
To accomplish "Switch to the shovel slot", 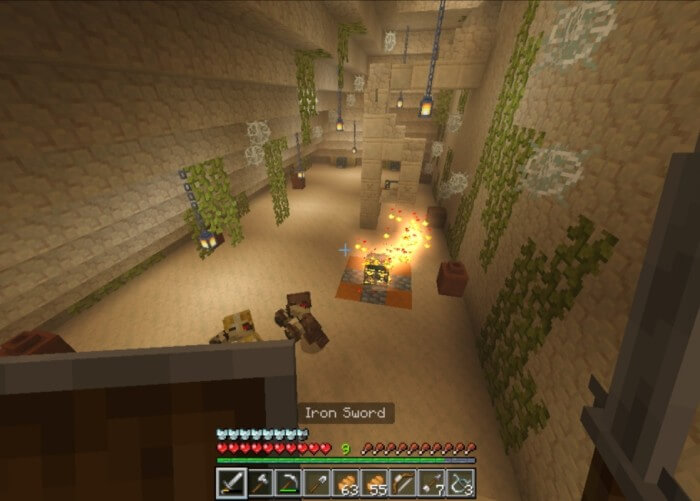I will coord(318,484).
